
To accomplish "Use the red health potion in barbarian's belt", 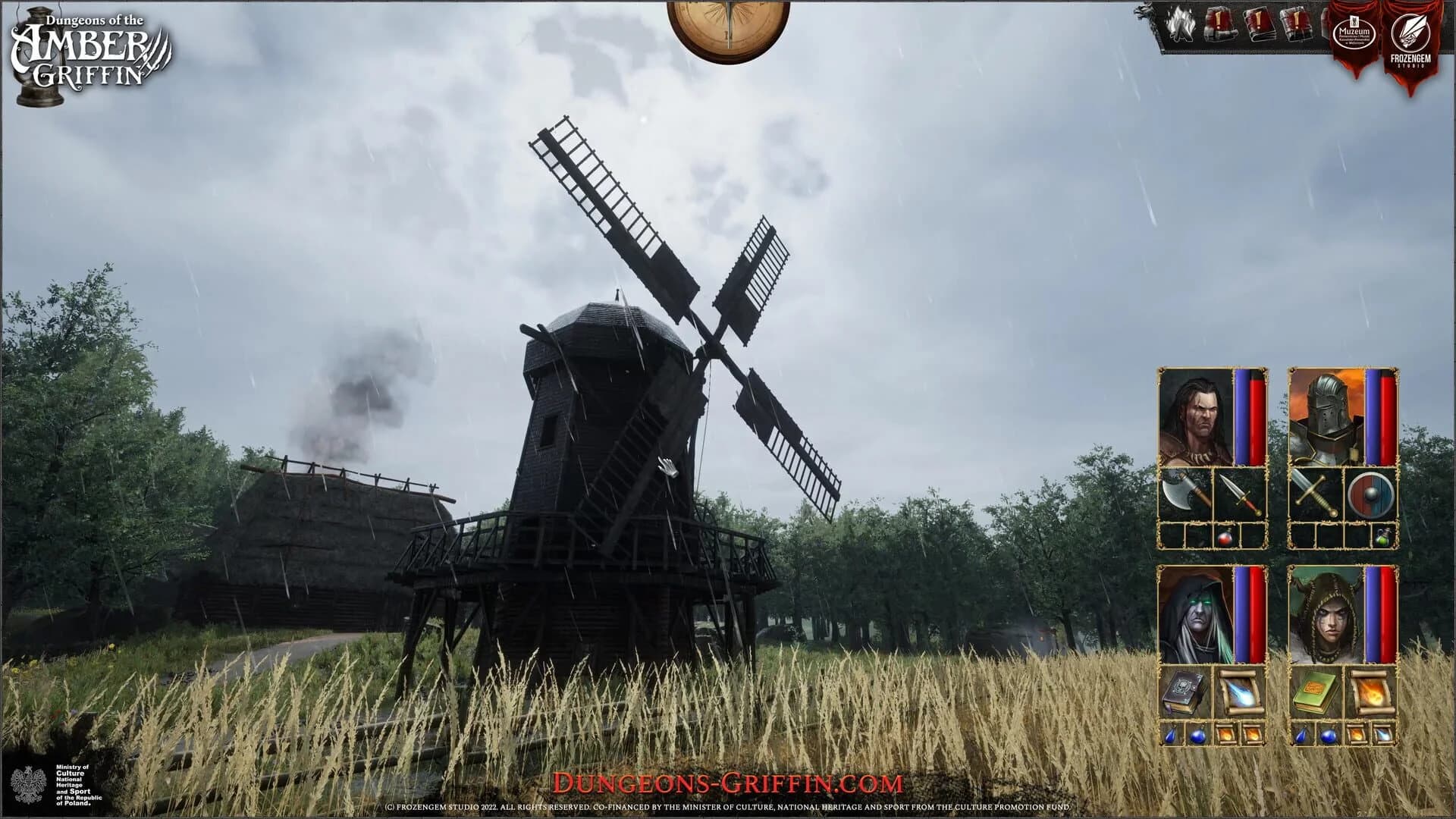I will (1225, 538).
